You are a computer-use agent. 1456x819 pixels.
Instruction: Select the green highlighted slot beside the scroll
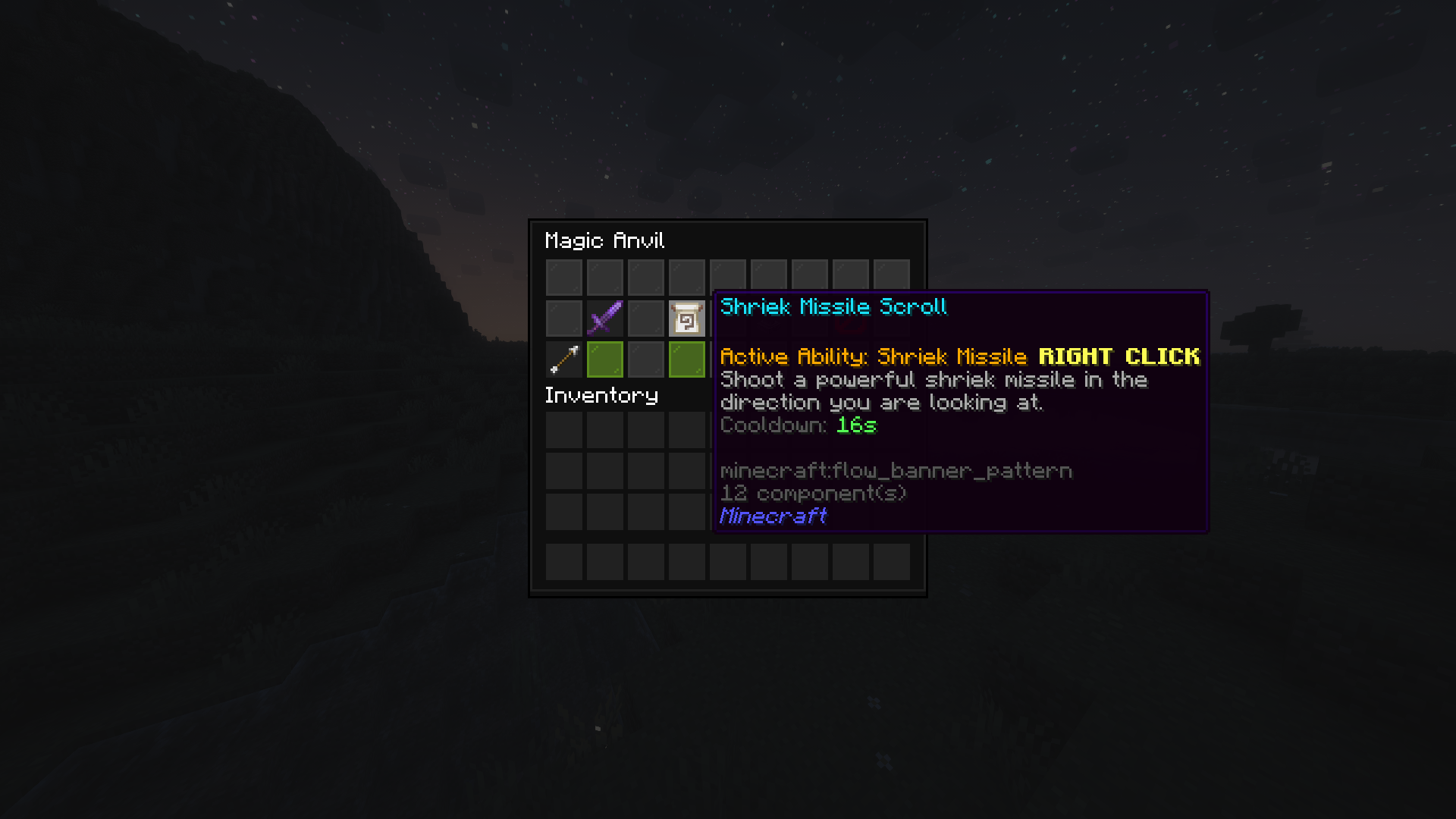click(687, 359)
